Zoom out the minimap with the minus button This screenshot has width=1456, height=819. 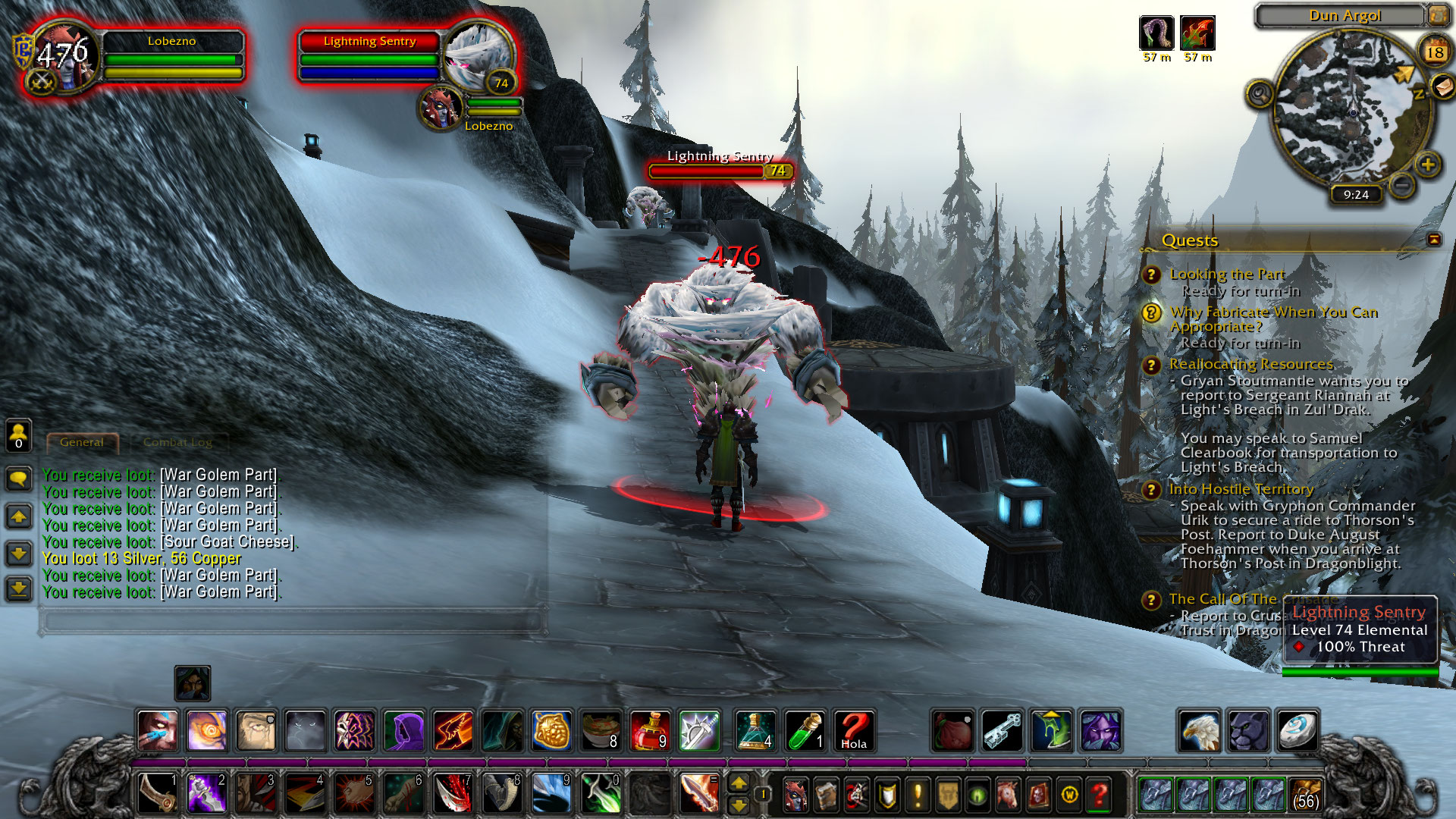(1402, 184)
